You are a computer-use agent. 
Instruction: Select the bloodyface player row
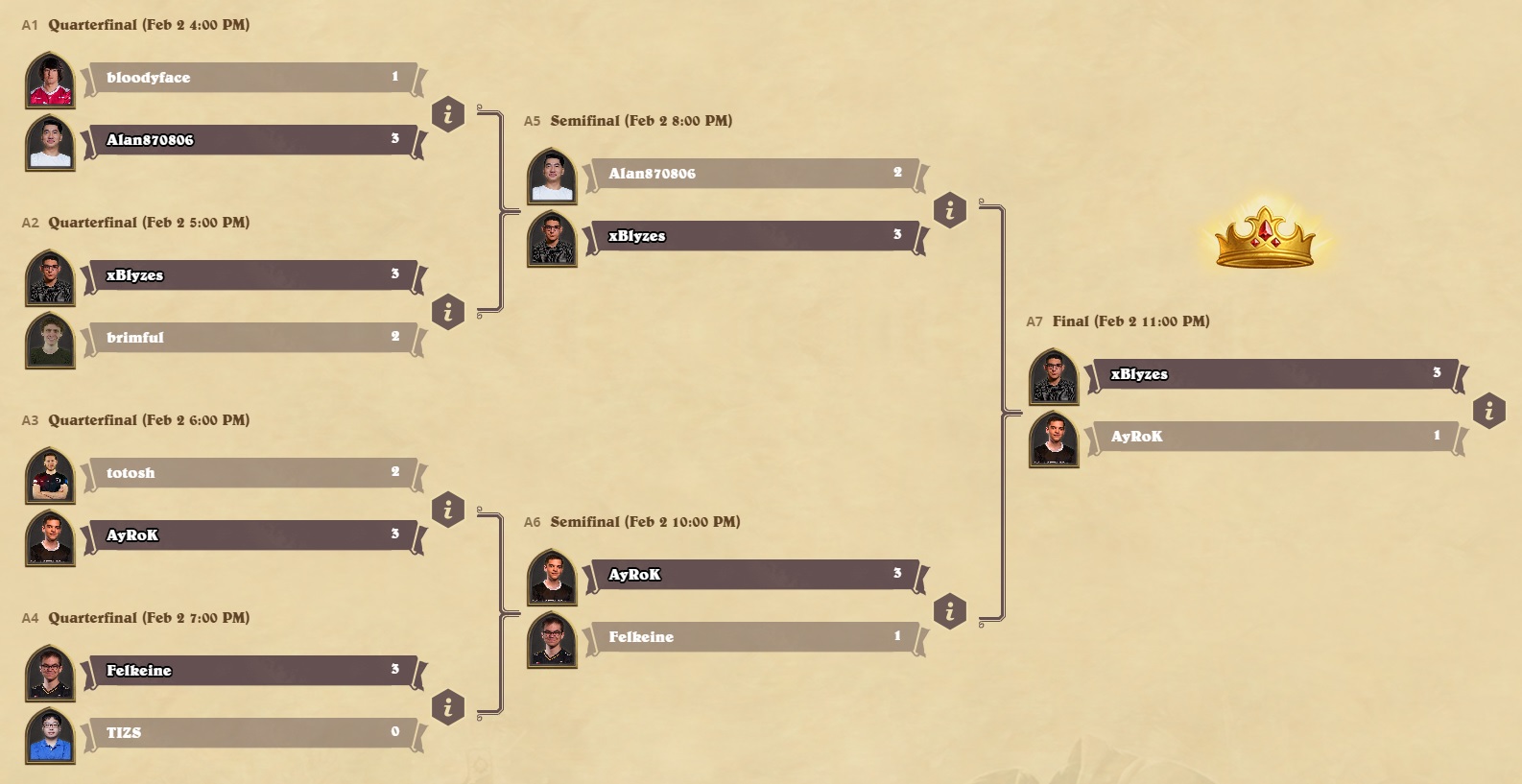[x=251, y=78]
